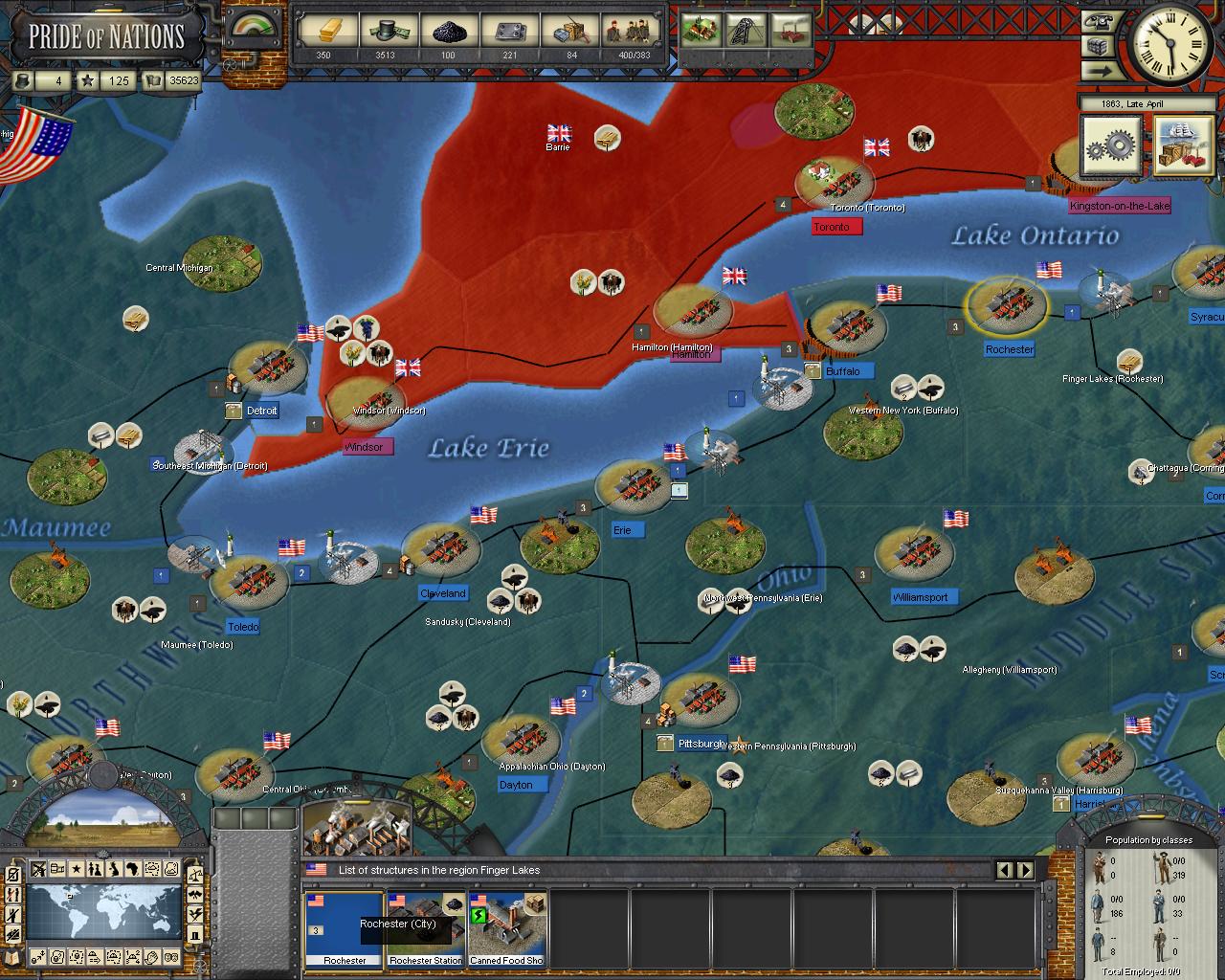Show previous structures with left arrow

point(1005,870)
